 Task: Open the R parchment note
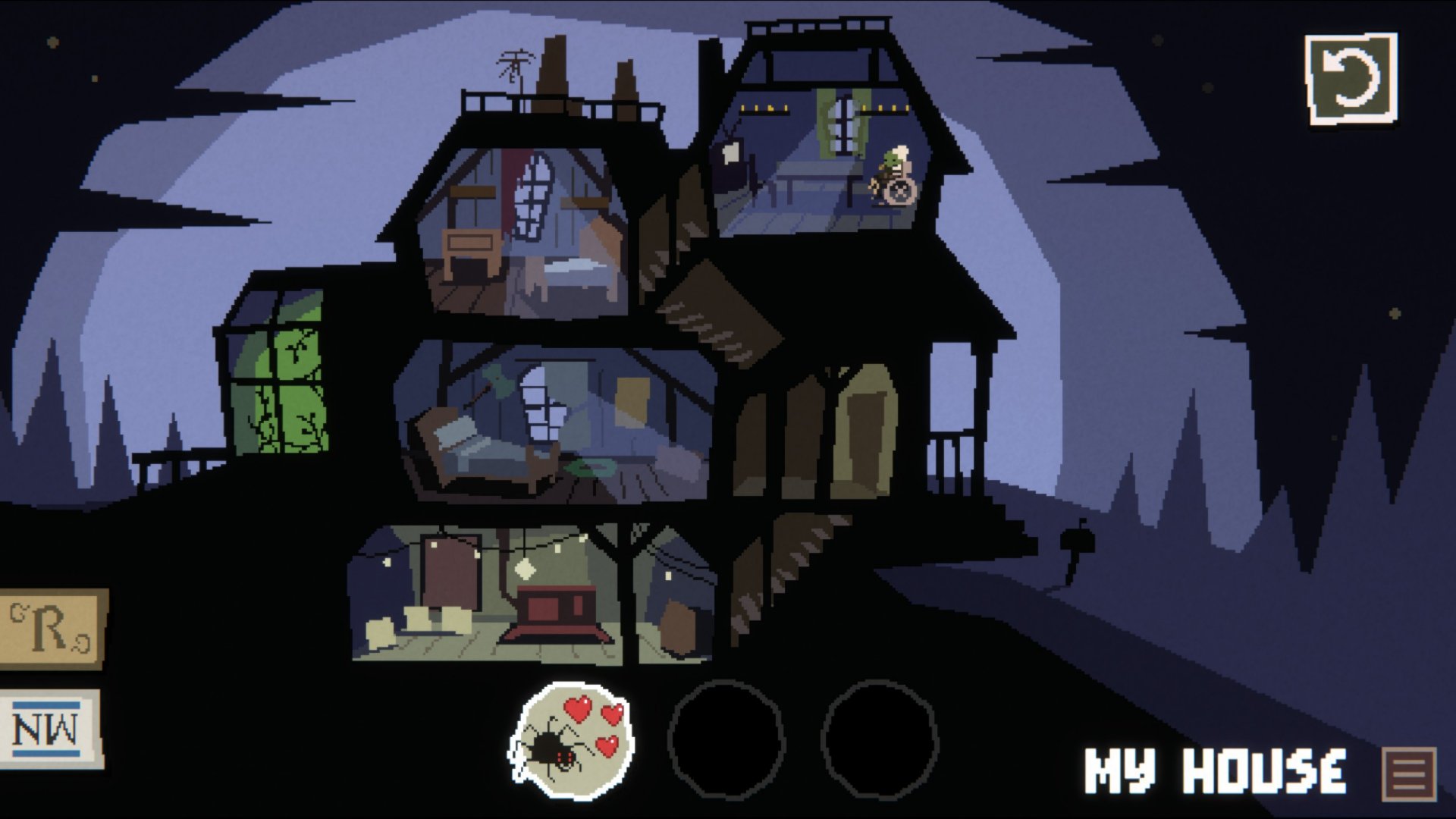(51, 629)
